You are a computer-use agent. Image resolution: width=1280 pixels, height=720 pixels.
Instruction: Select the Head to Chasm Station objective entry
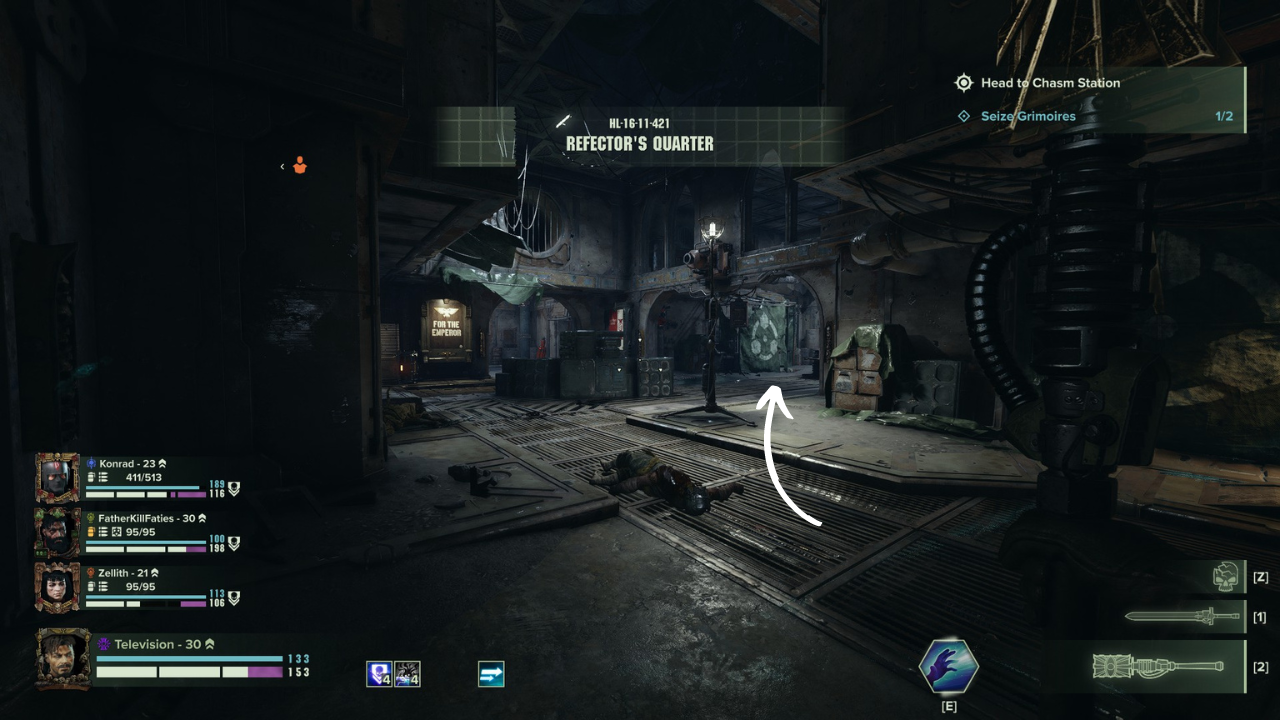click(x=1048, y=83)
